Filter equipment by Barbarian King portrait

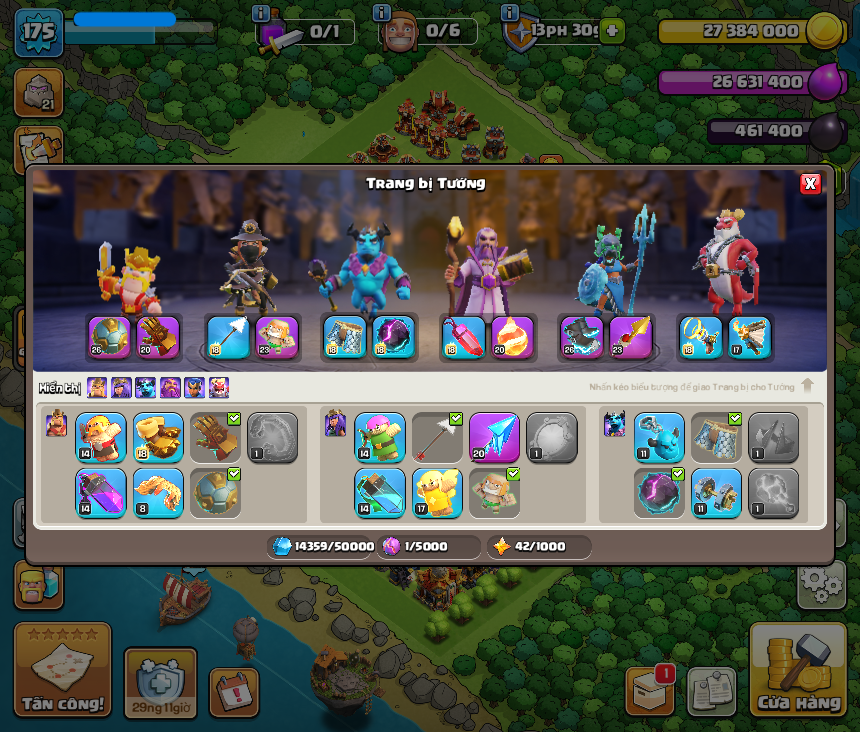(x=97, y=388)
